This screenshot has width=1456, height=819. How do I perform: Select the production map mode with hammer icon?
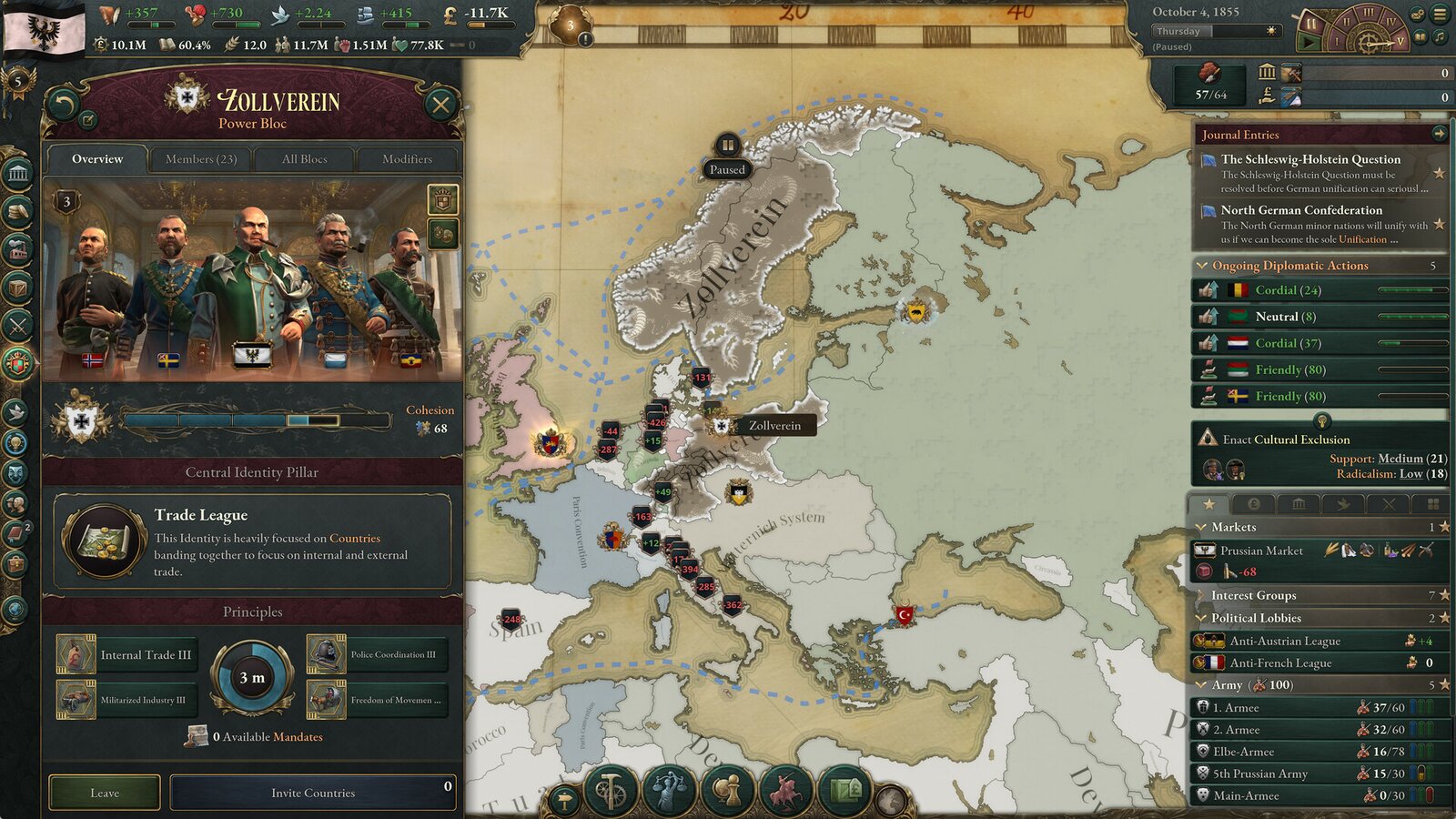[x=611, y=790]
